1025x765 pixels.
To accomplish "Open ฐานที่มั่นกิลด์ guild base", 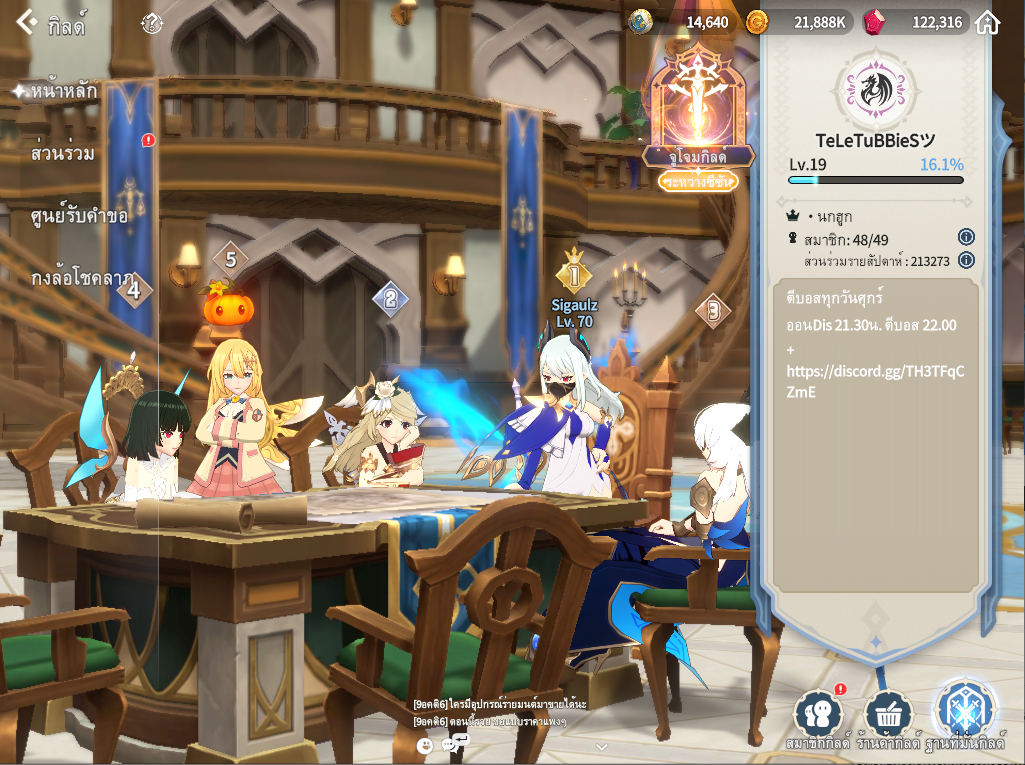I will tap(963, 712).
